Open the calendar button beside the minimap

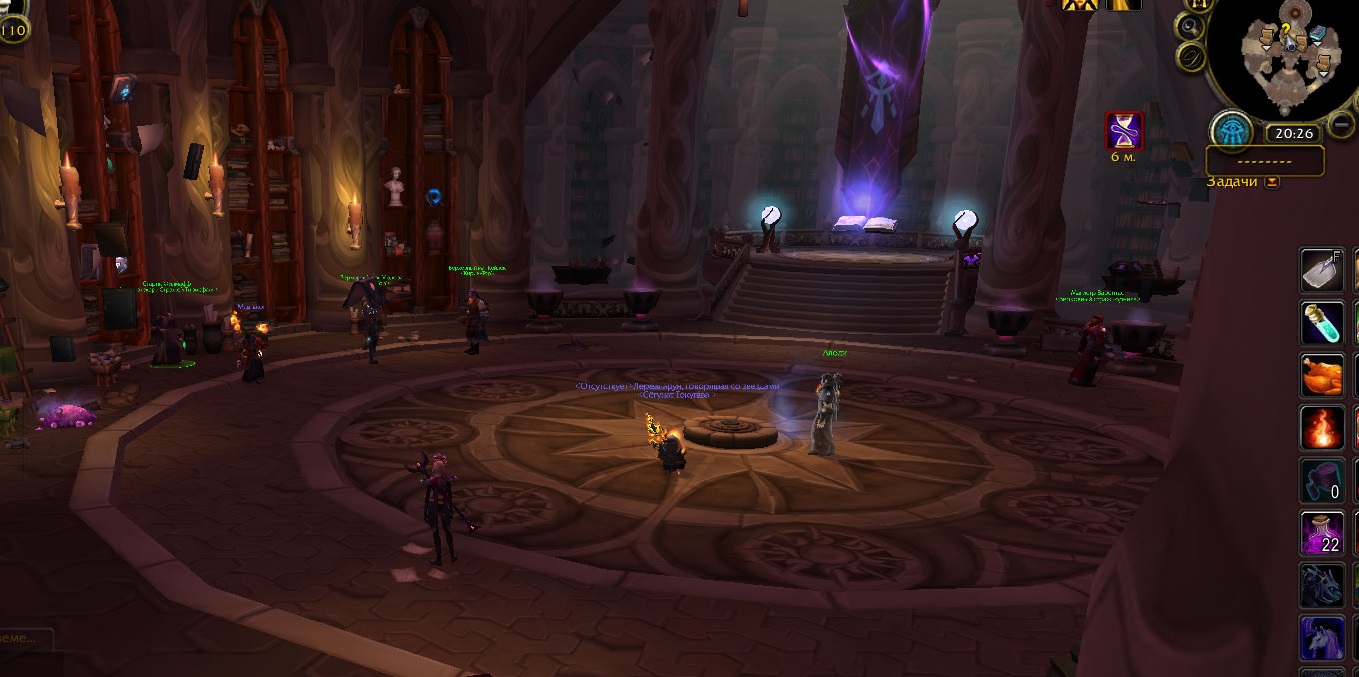[x=1191, y=58]
